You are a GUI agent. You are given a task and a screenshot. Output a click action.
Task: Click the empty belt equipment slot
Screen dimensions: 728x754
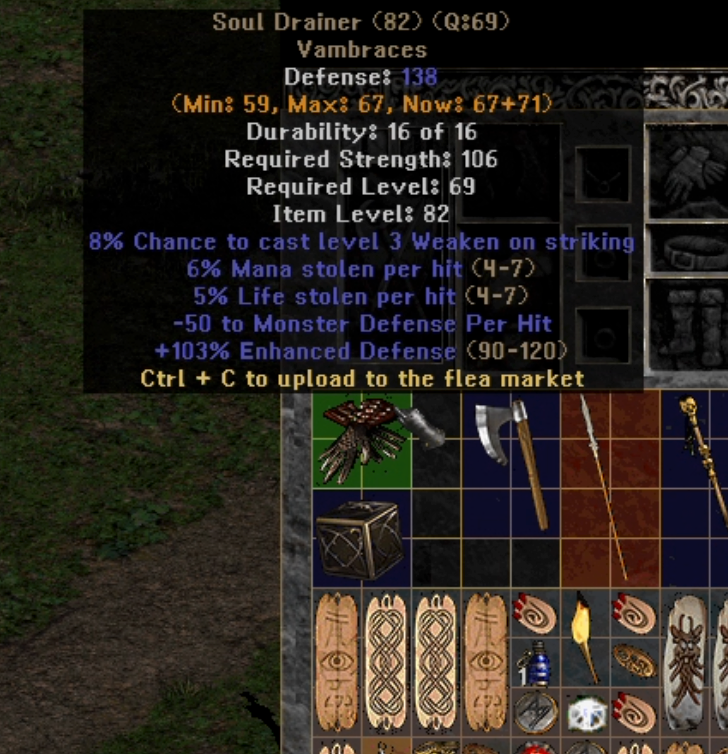pyautogui.click(x=690, y=250)
